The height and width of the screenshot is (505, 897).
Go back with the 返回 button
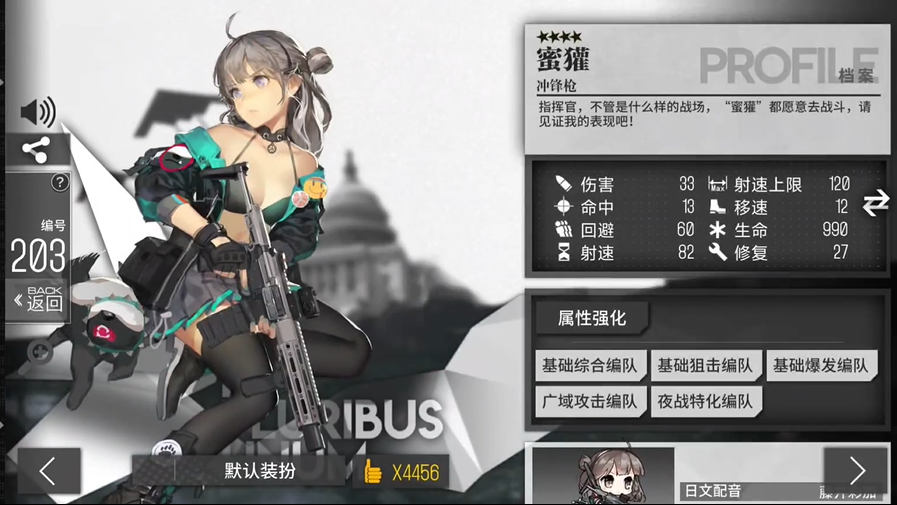click(x=39, y=299)
